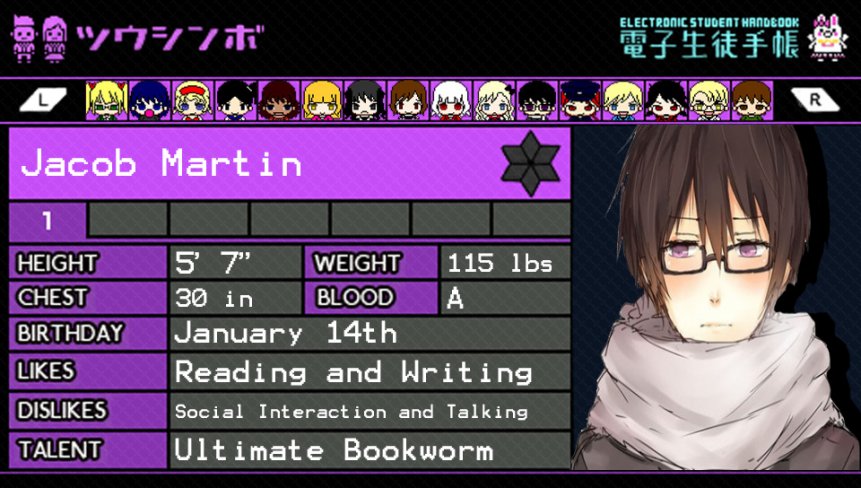Choose the brown bob-haired student with red eyes
The height and width of the screenshot is (488, 861).
tap(407, 100)
